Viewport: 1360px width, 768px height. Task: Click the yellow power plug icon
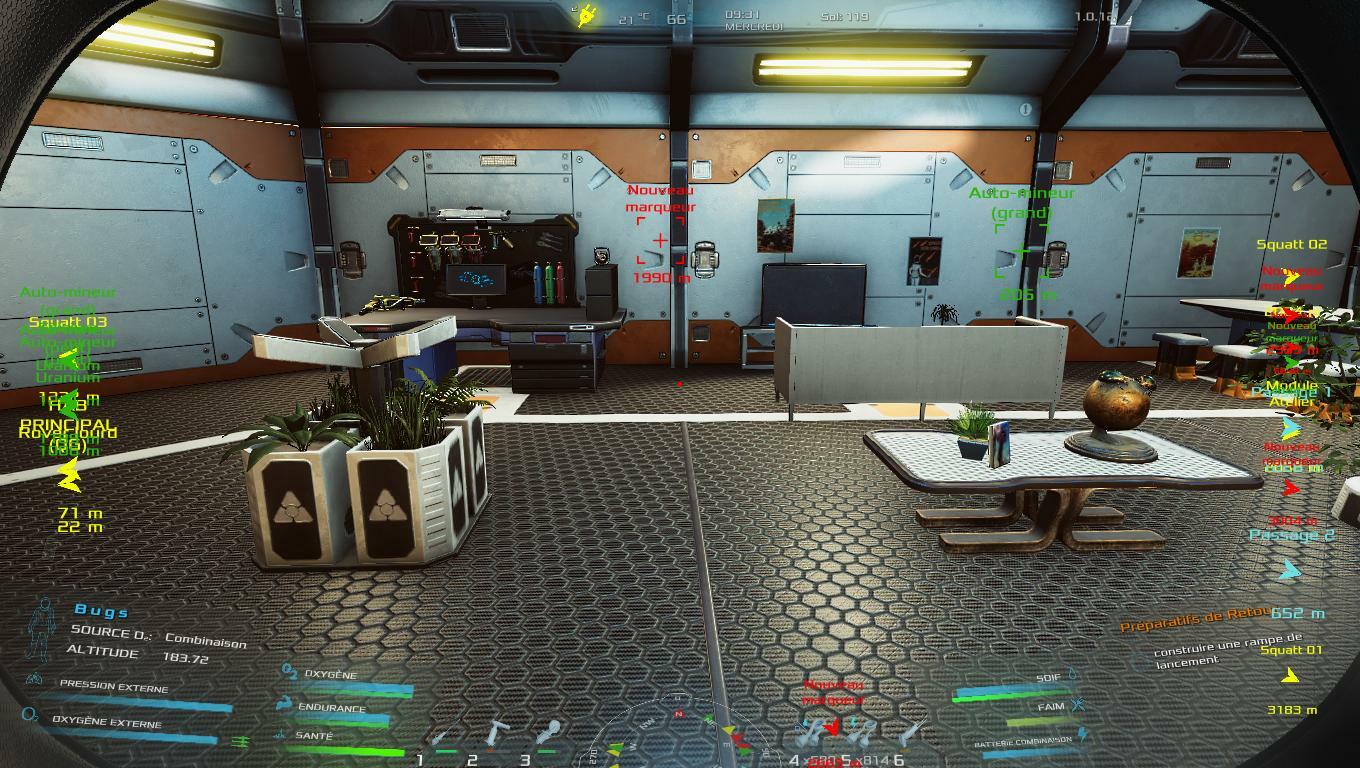583,17
